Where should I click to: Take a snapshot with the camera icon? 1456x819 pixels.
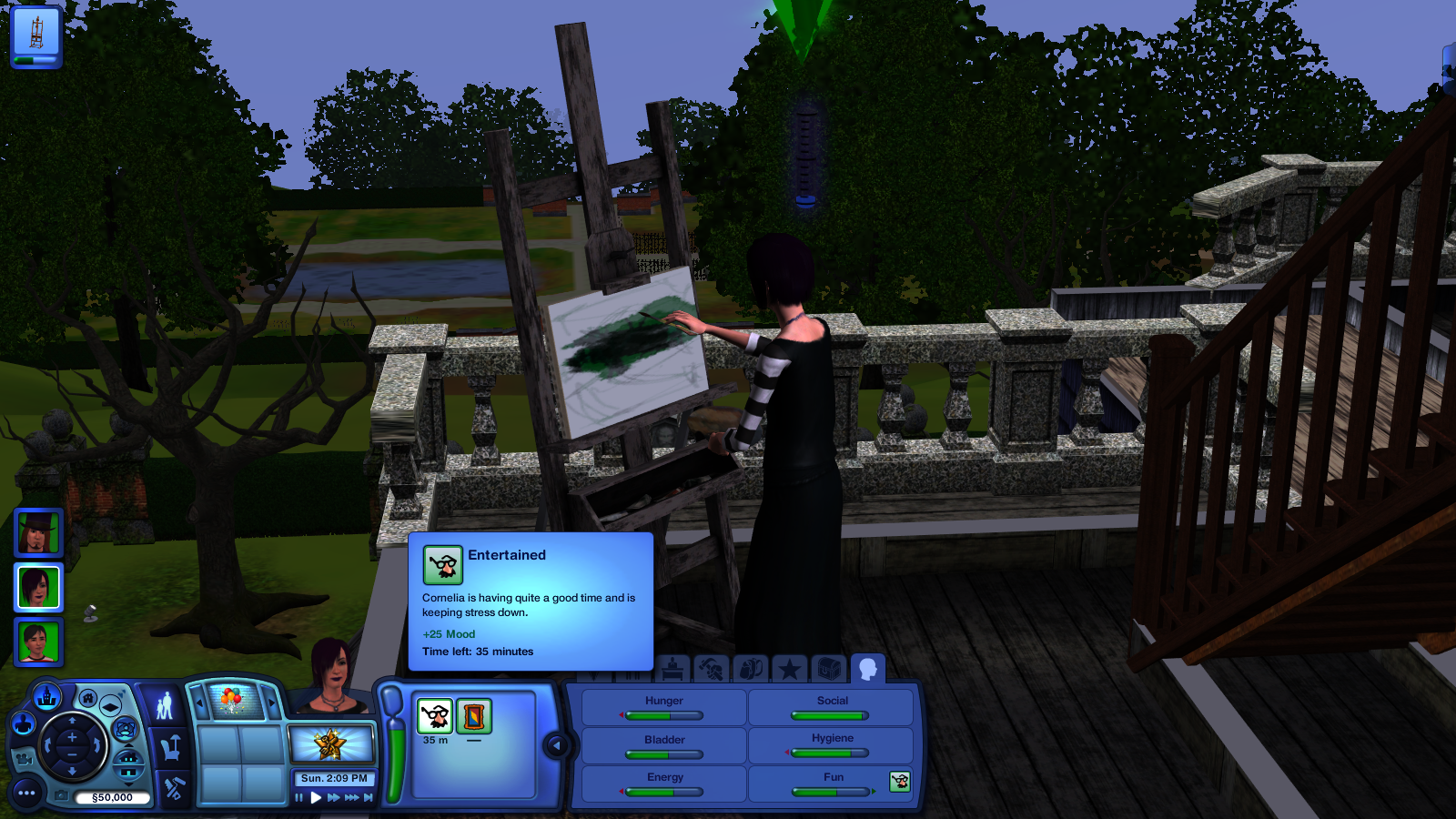(x=61, y=795)
